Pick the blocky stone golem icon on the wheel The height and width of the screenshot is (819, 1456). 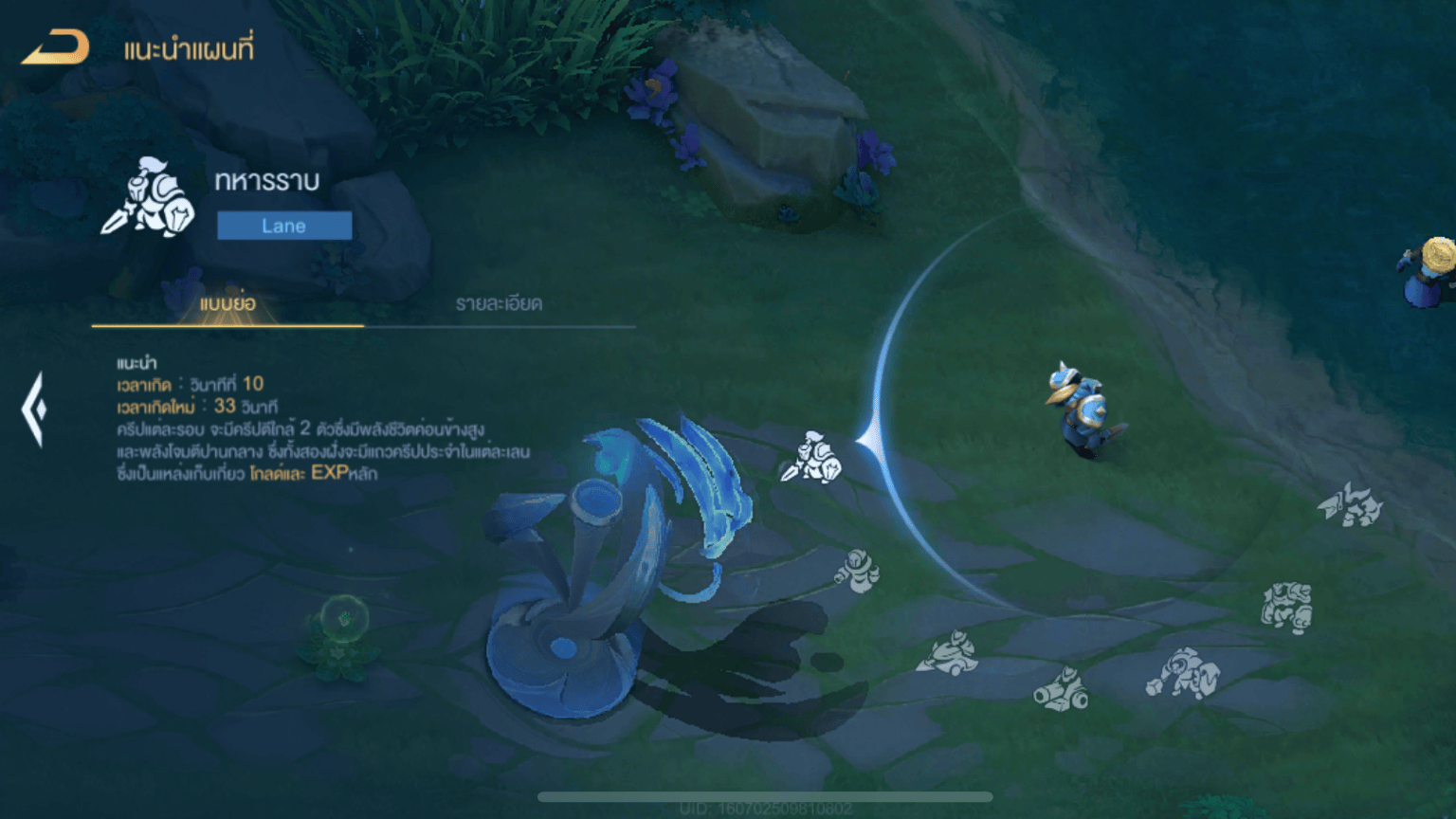pos(1286,607)
